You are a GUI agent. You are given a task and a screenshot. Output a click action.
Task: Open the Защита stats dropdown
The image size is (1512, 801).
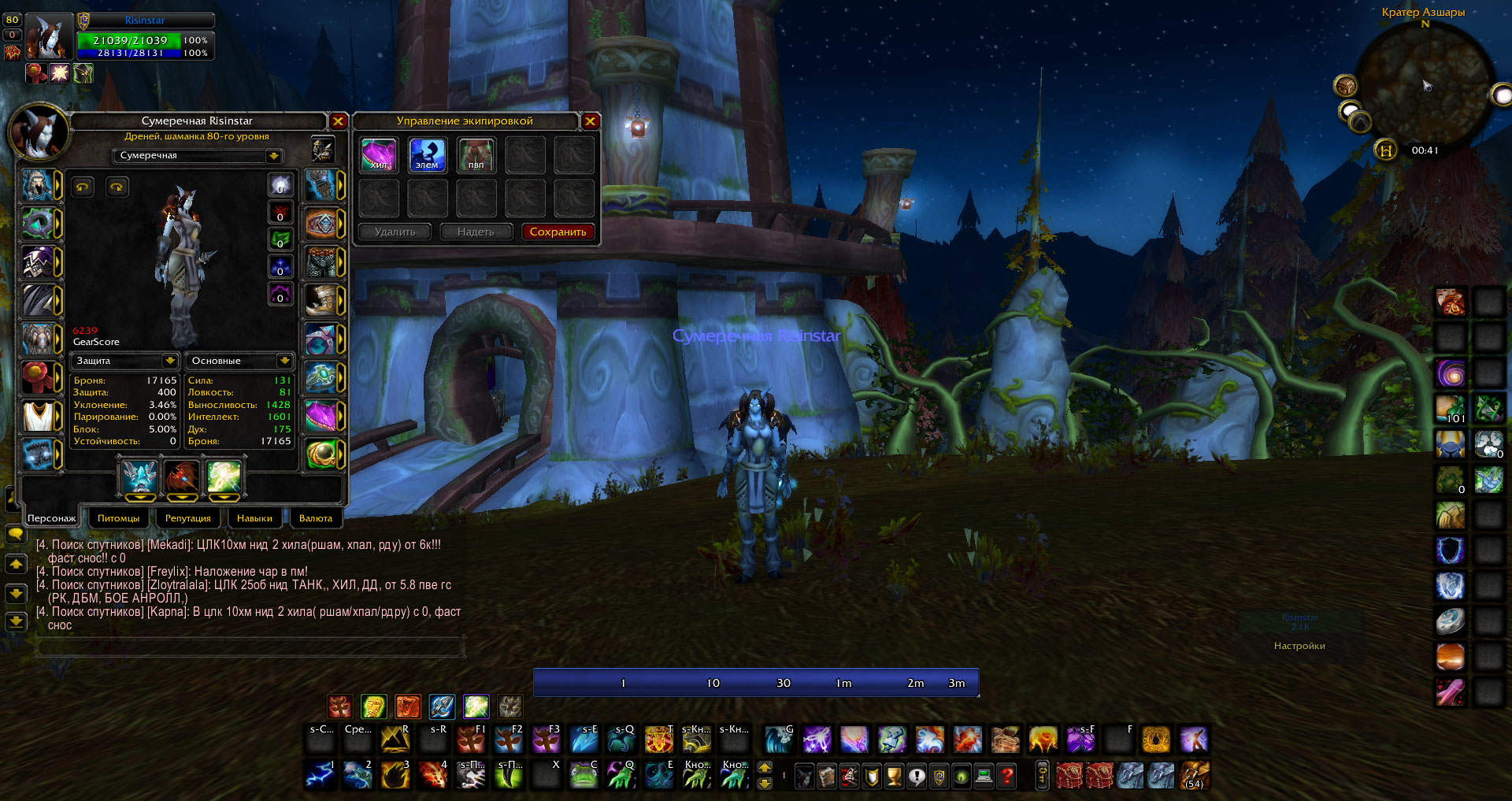(169, 361)
